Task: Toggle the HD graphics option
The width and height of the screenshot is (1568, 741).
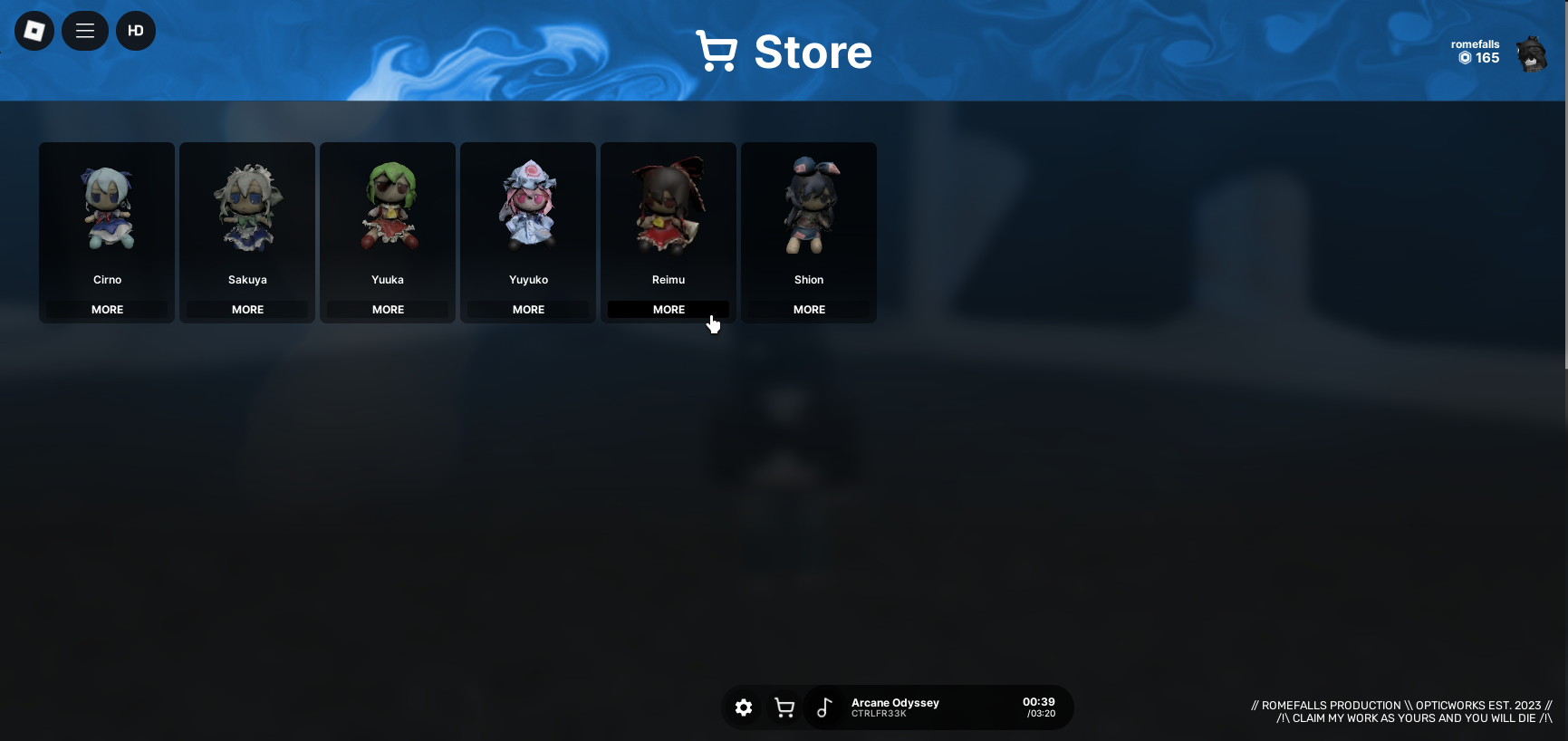Action: [x=136, y=30]
